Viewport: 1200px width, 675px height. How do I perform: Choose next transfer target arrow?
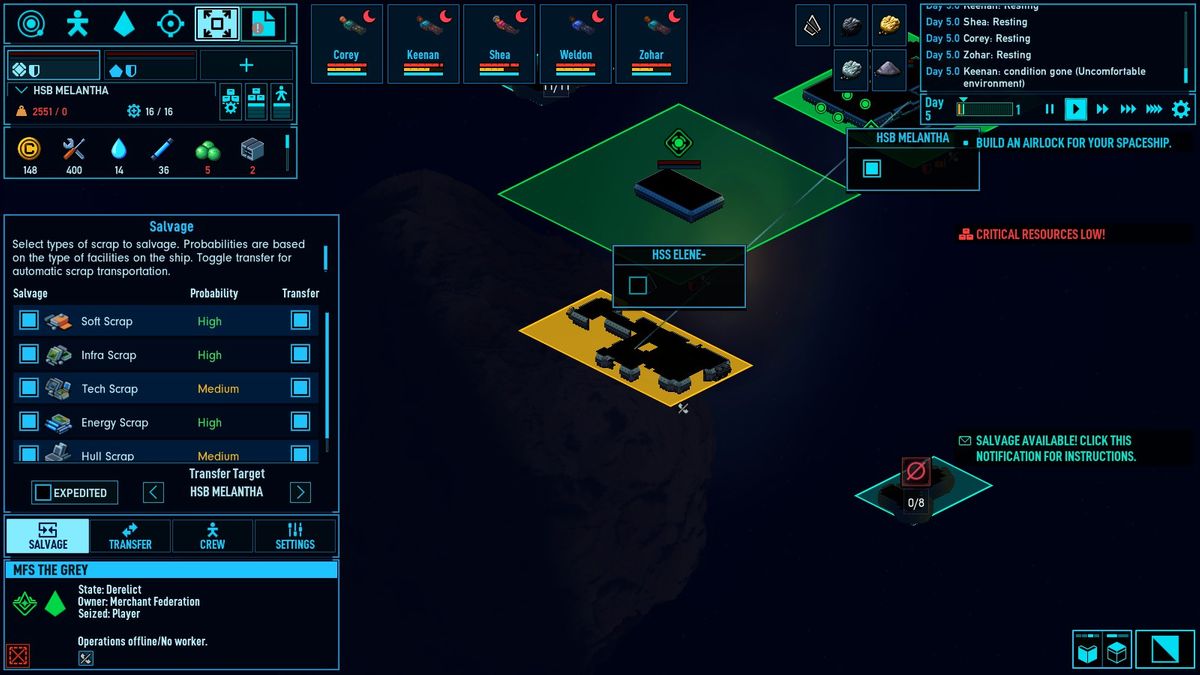pyautogui.click(x=300, y=492)
